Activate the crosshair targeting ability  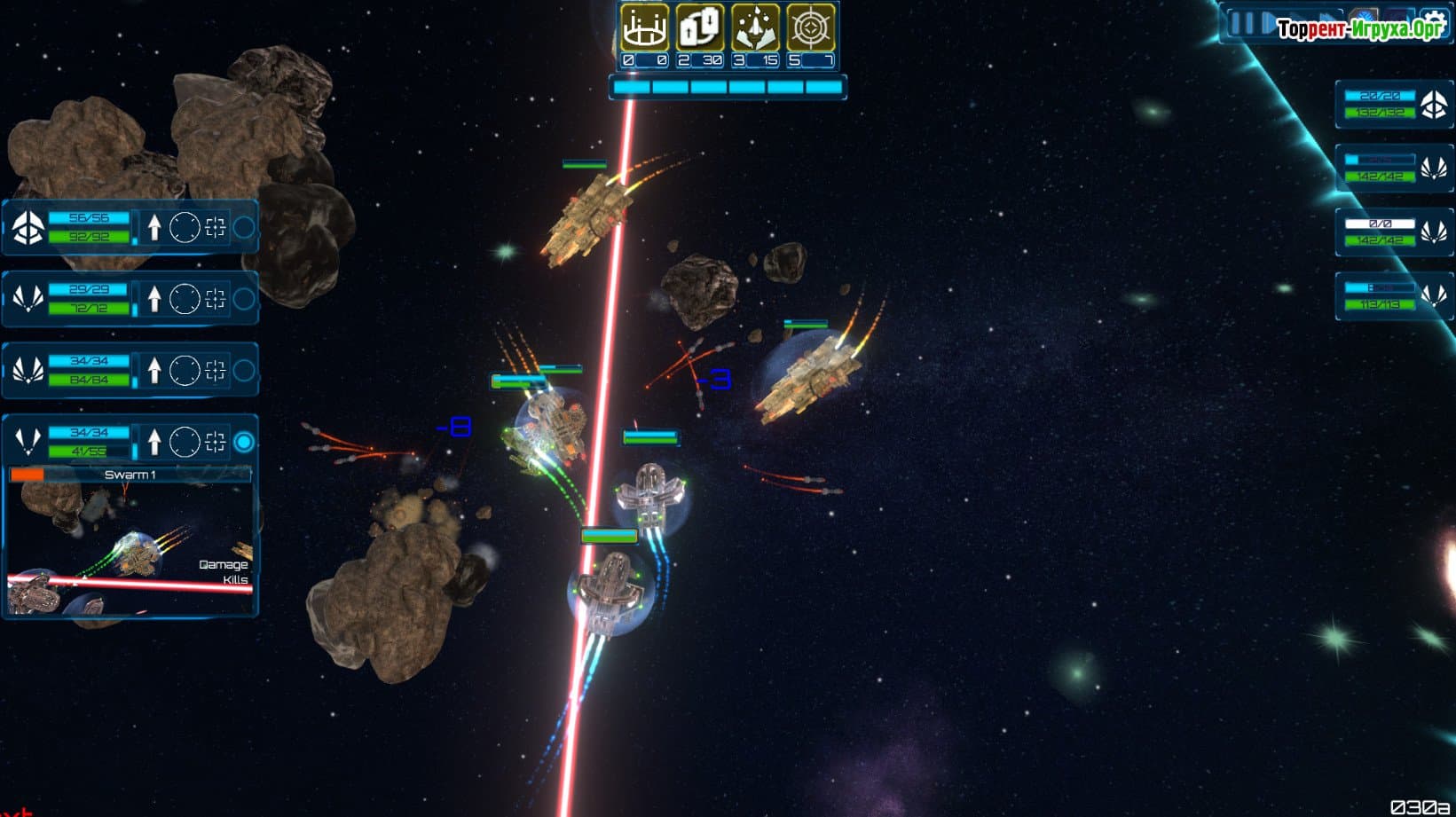click(x=810, y=27)
